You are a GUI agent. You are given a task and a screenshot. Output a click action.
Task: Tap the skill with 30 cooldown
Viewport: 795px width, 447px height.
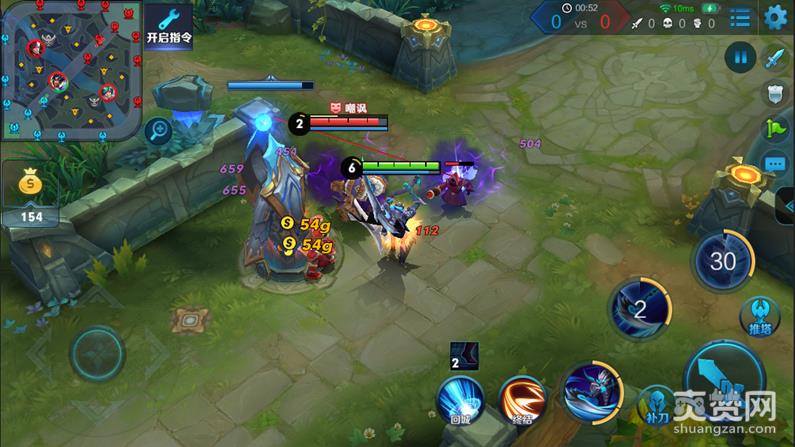pos(722,262)
